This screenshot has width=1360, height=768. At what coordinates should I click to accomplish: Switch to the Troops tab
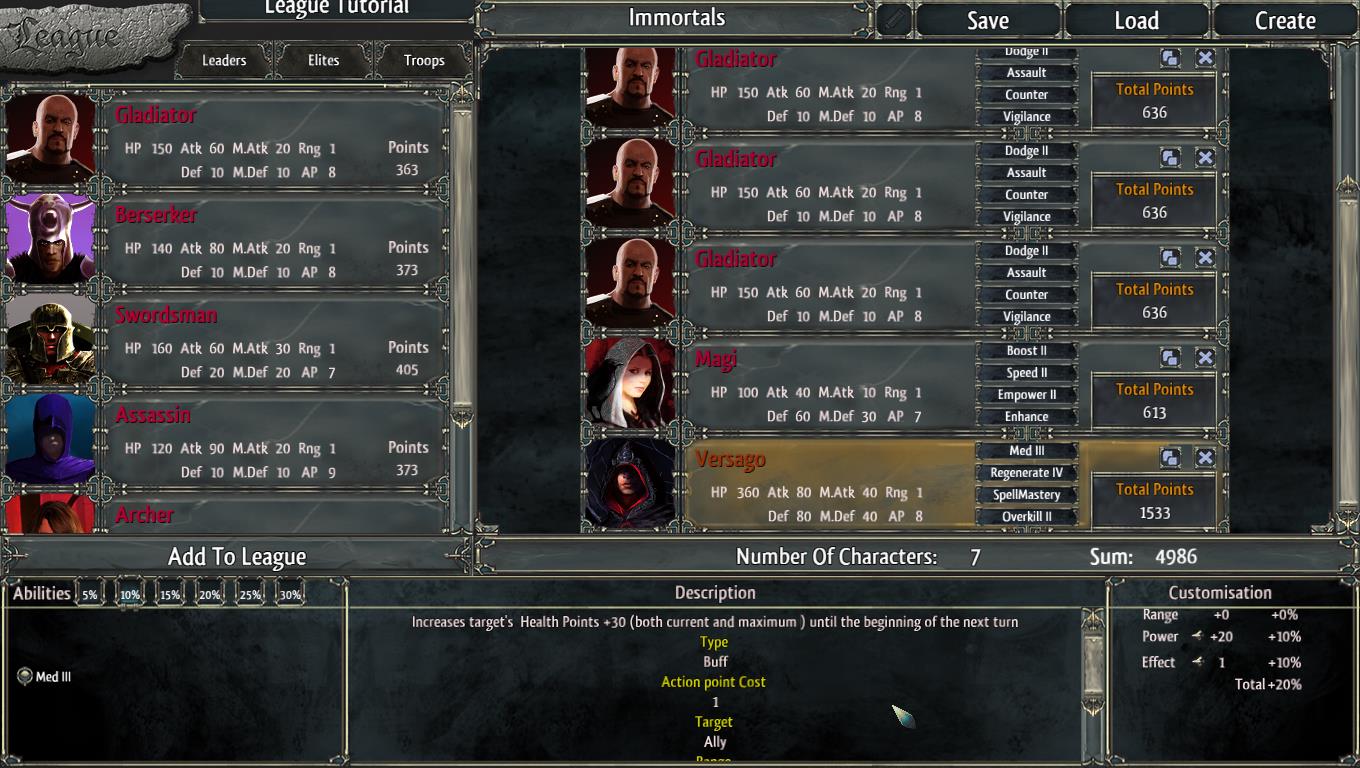pyautogui.click(x=424, y=60)
